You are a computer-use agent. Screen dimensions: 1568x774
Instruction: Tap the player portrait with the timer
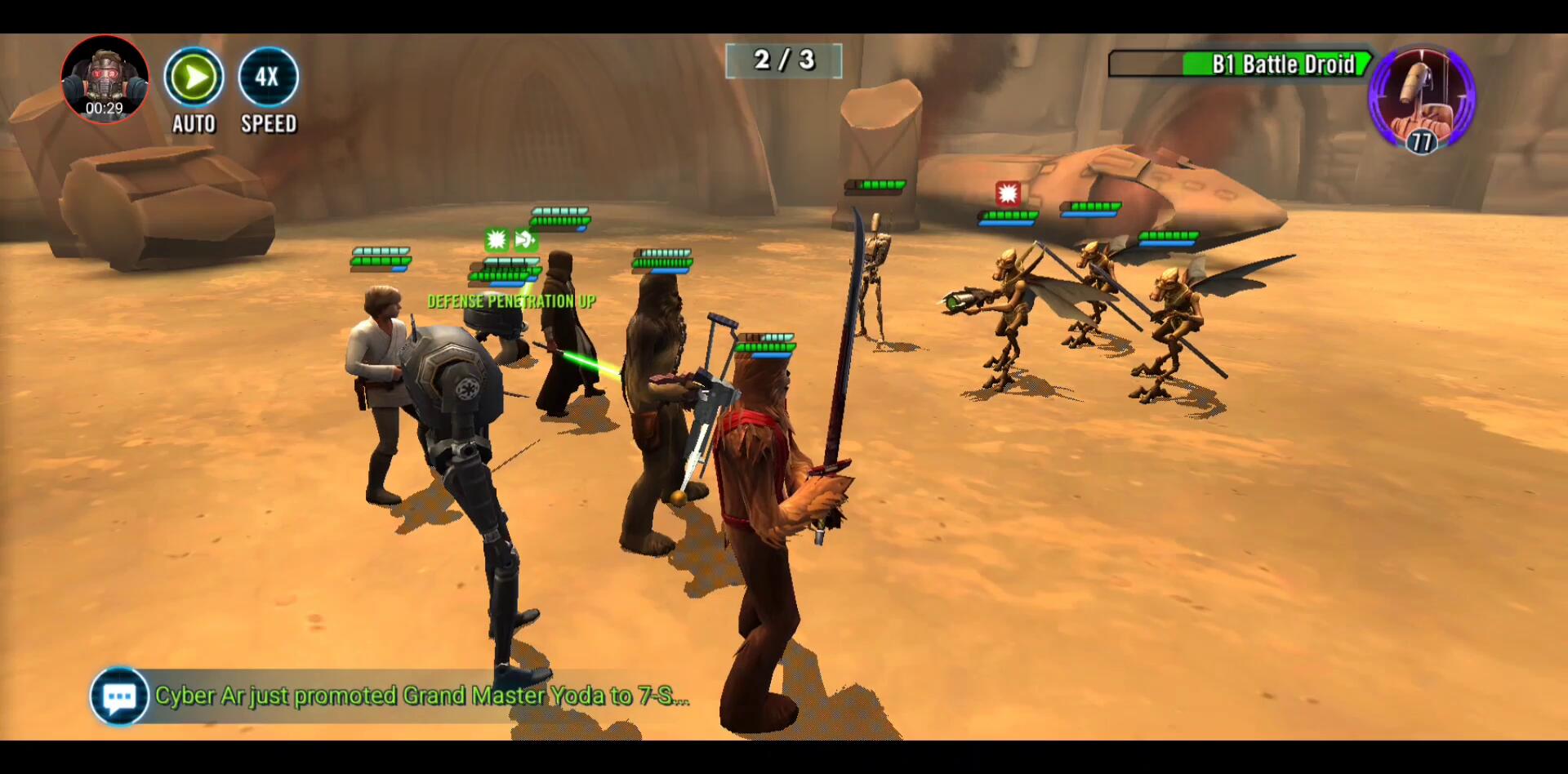tap(105, 79)
